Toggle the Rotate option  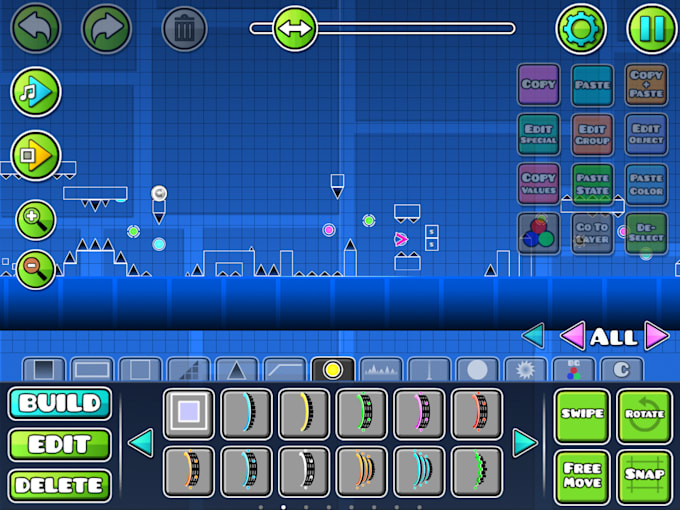(645, 415)
